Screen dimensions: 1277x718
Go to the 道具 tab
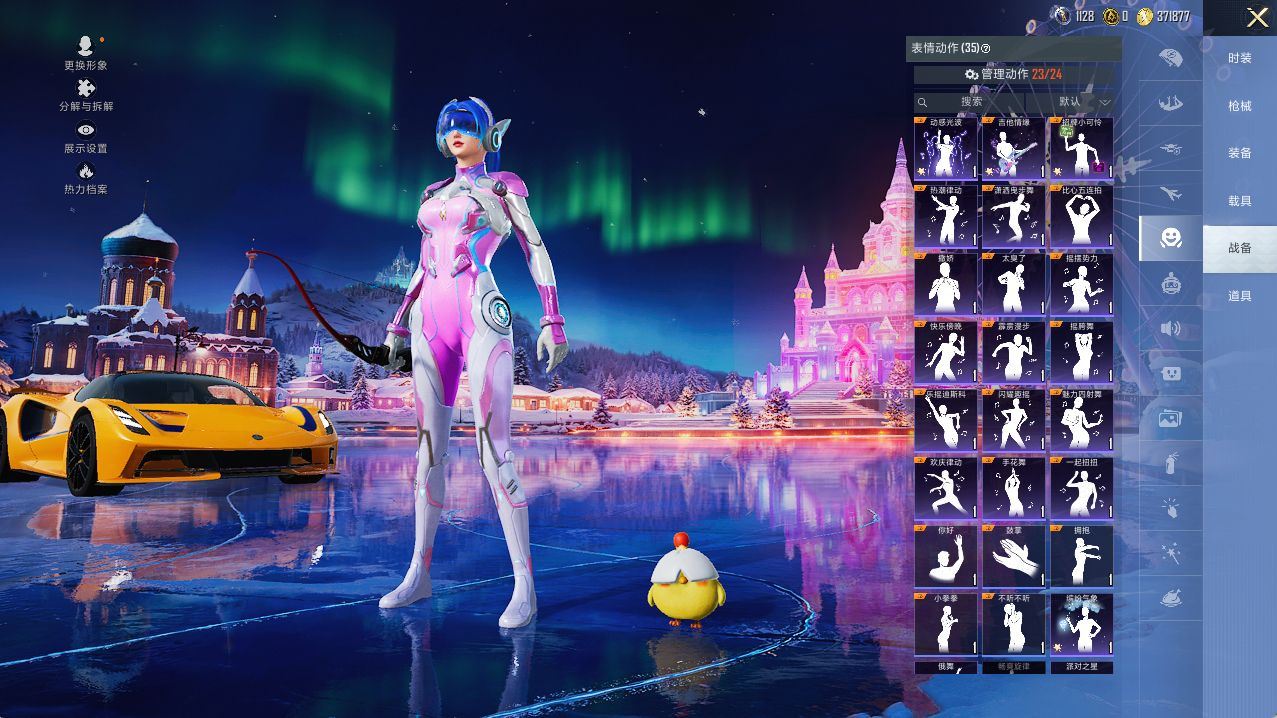click(1239, 296)
